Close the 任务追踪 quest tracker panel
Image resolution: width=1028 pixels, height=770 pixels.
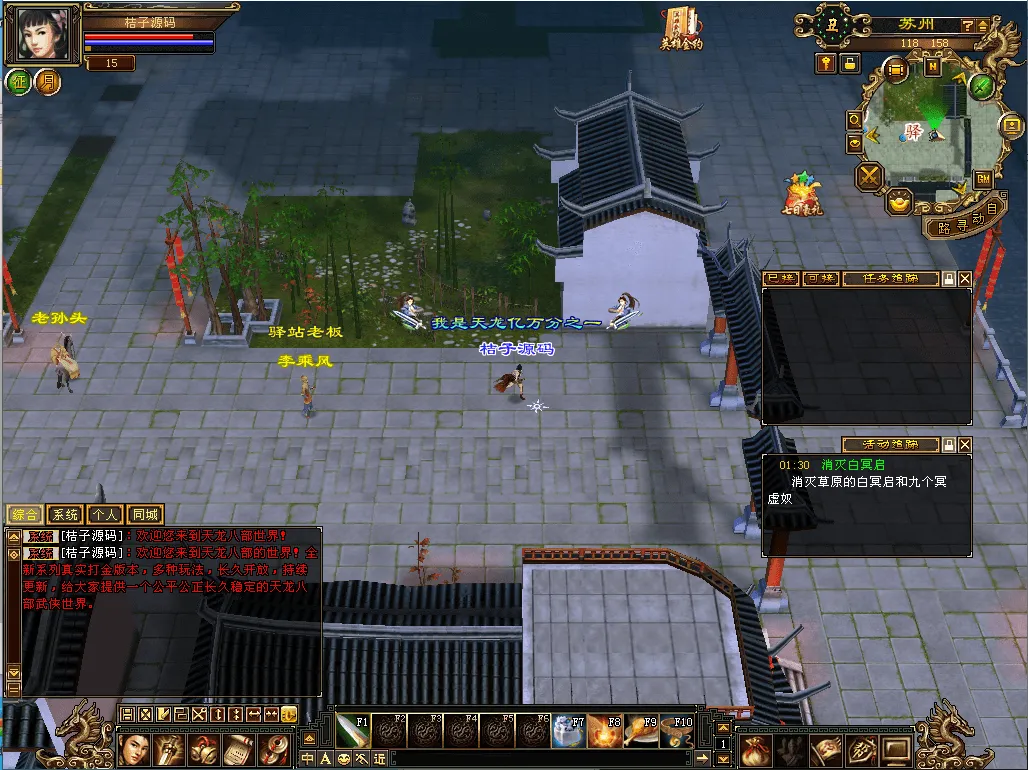click(965, 279)
